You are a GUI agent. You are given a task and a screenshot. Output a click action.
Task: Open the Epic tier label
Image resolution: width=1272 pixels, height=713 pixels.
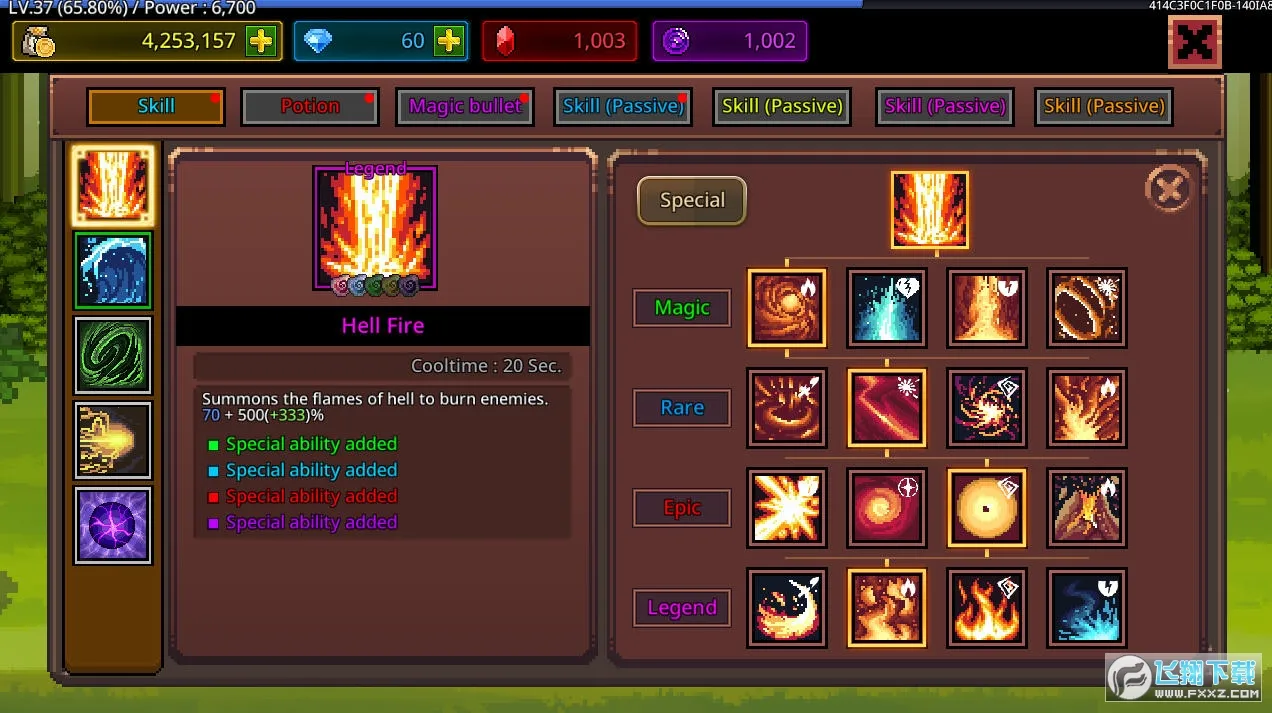682,508
